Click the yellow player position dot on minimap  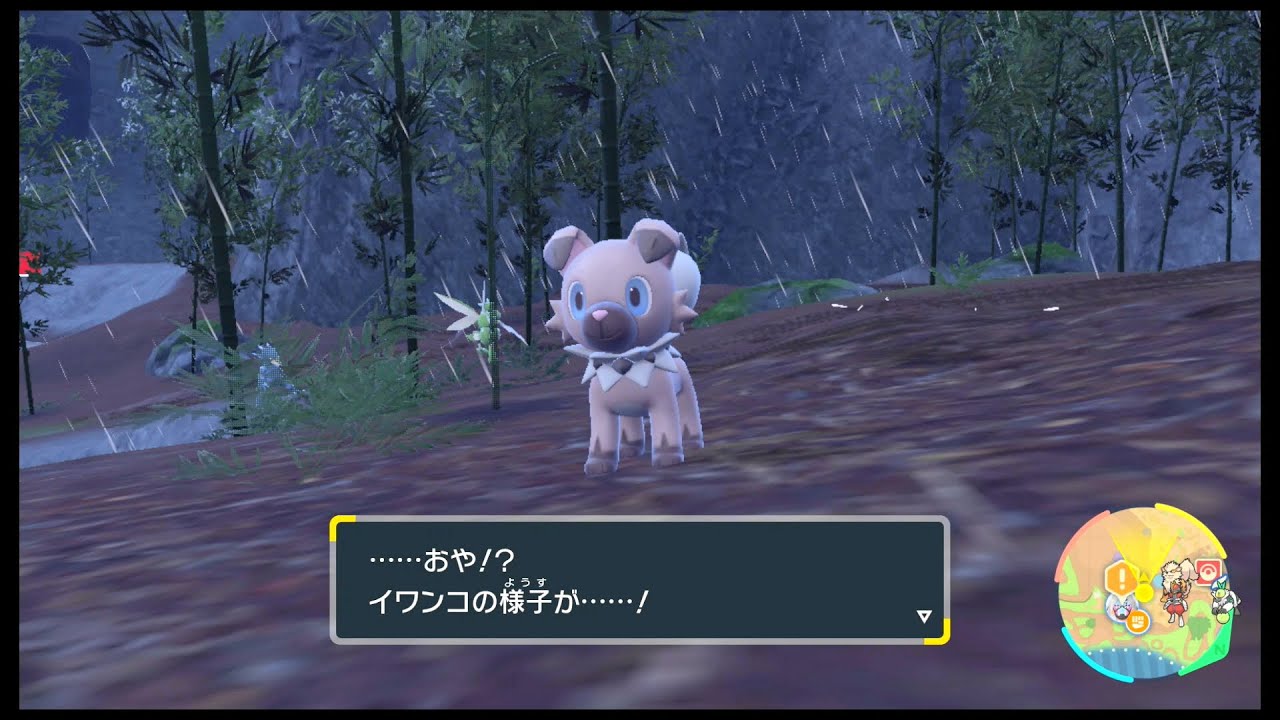tap(1144, 592)
